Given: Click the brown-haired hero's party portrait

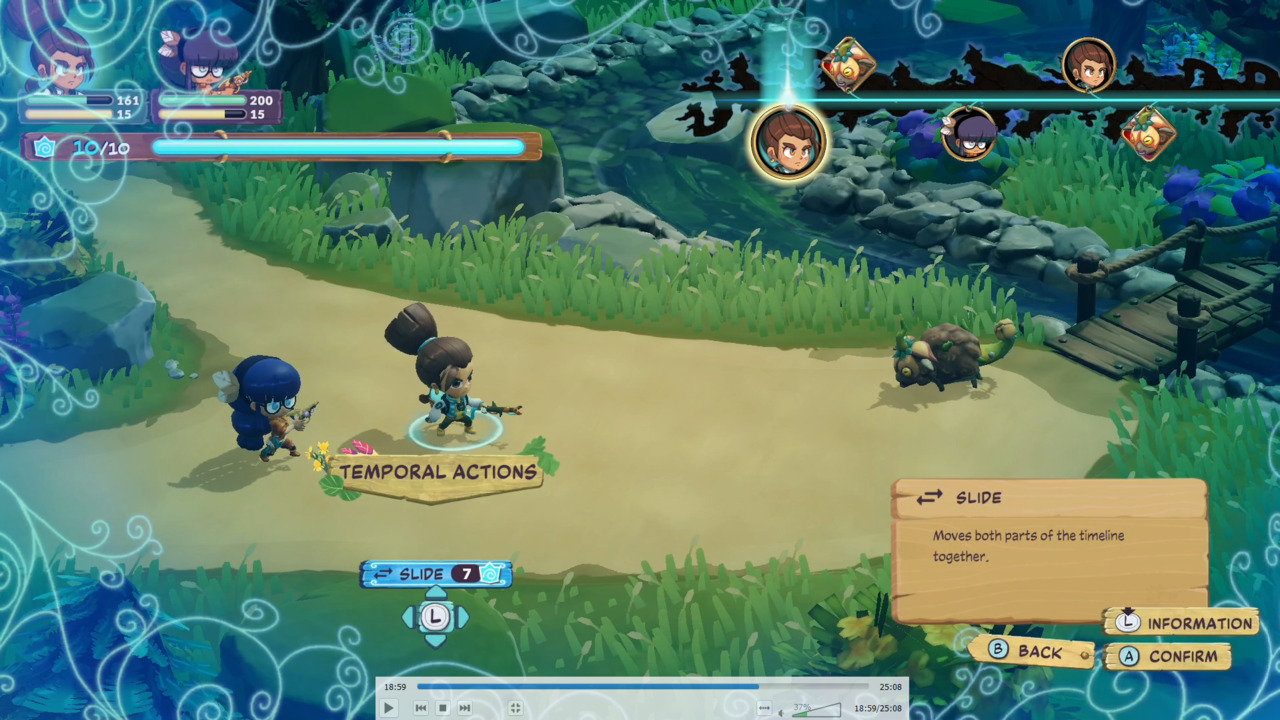Looking at the screenshot, I should coord(62,58).
